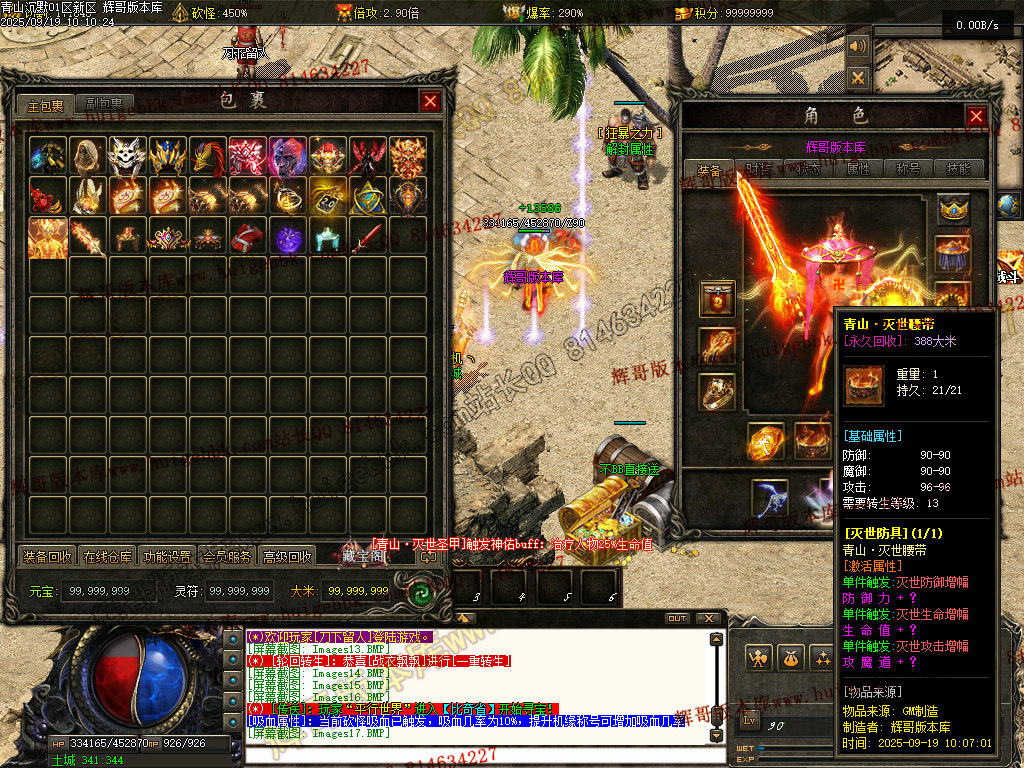Open 装备回收 equipment recycling
Screen dimensions: 1024x768
[47, 557]
